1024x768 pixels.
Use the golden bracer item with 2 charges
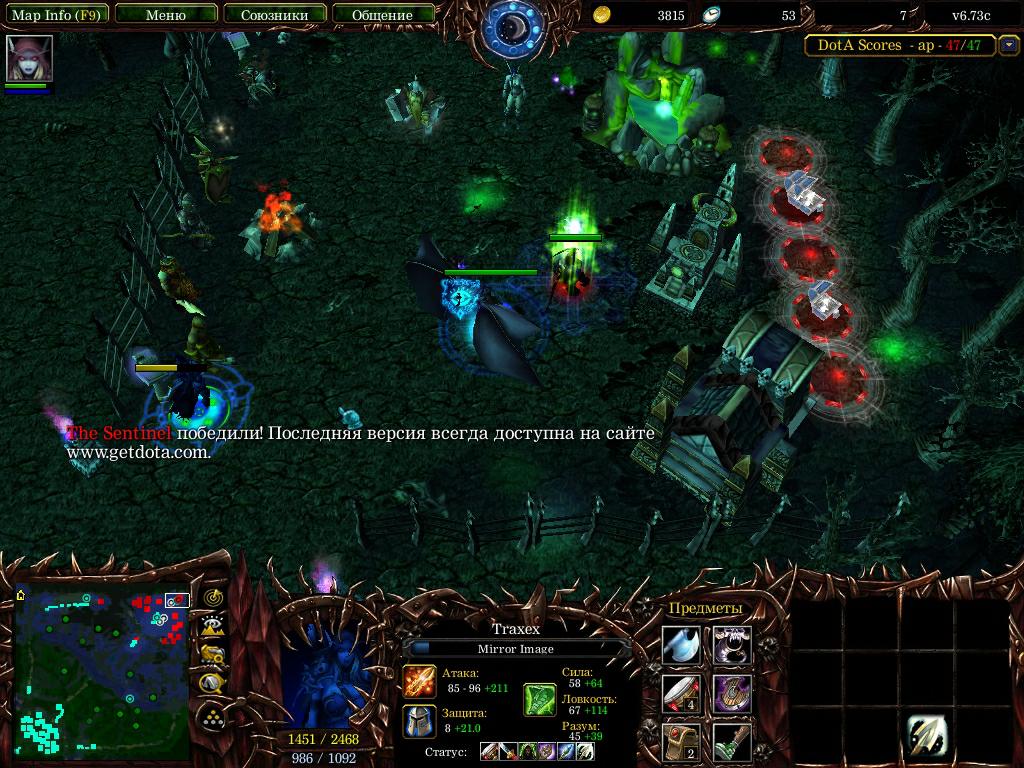pyautogui.click(x=681, y=742)
